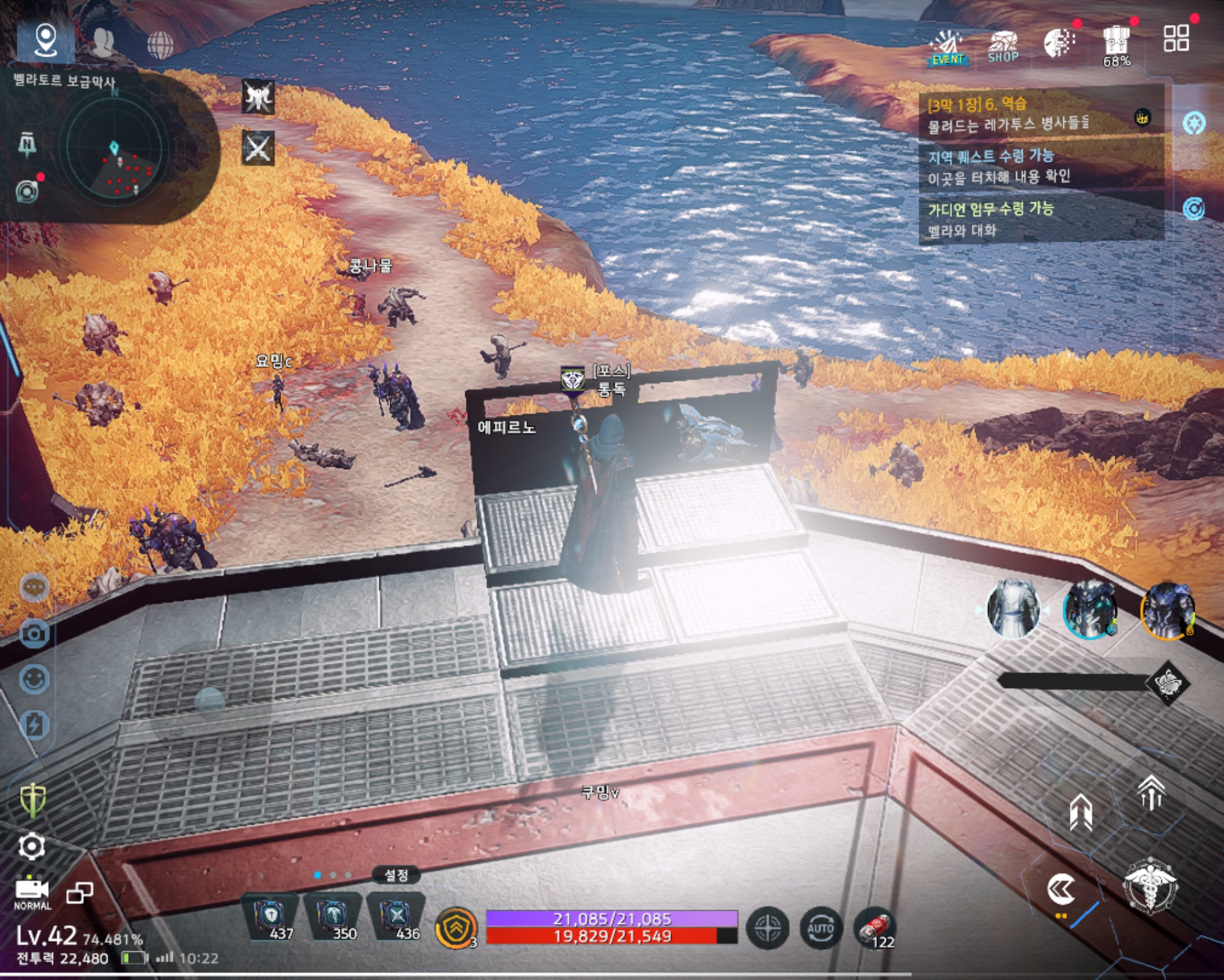The width and height of the screenshot is (1224, 980).
Task: Open the 설정 quick slot settings
Action: click(x=396, y=875)
